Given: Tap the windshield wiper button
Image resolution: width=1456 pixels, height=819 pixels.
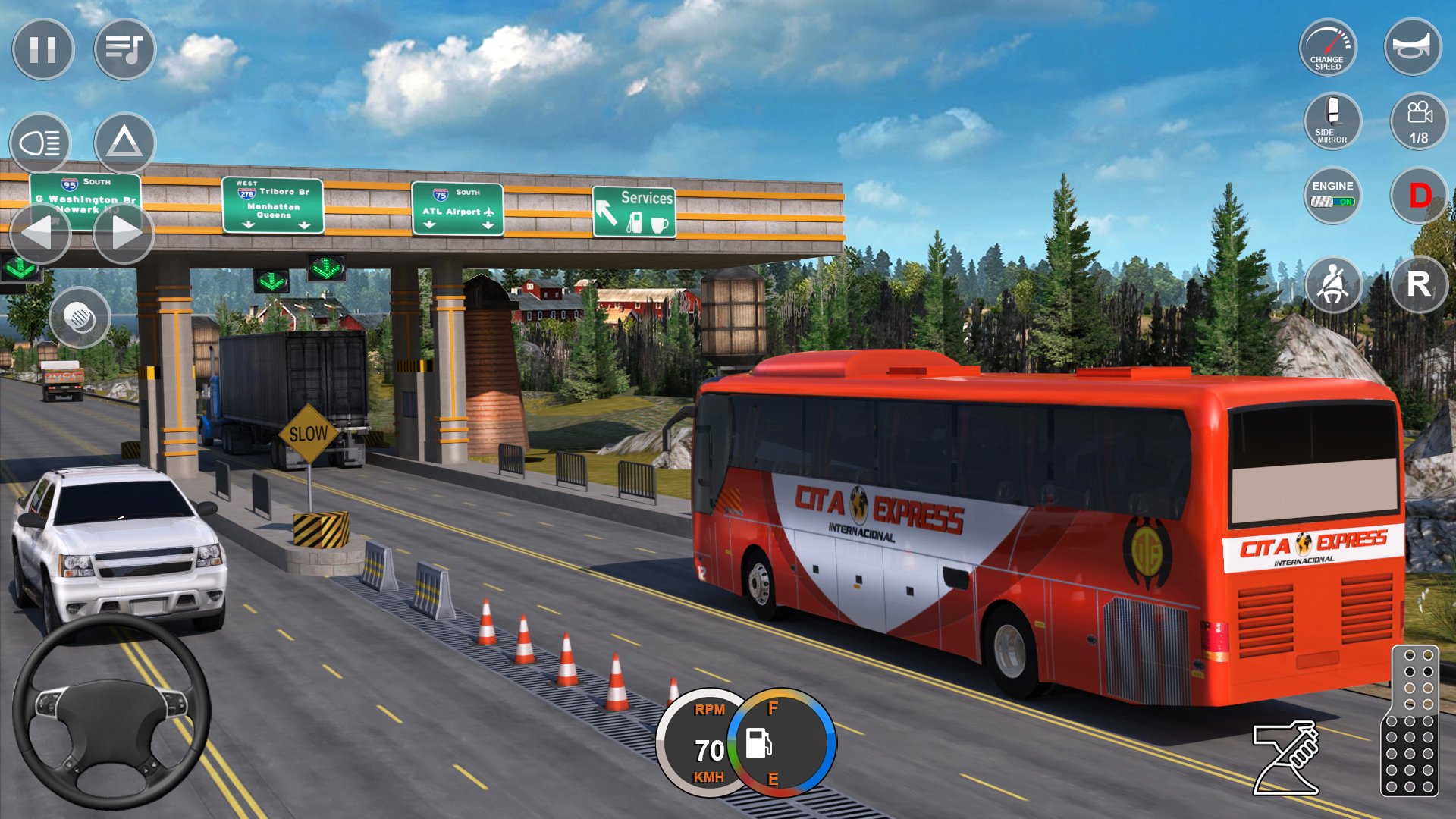Looking at the screenshot, I should (x=80, y=318).
